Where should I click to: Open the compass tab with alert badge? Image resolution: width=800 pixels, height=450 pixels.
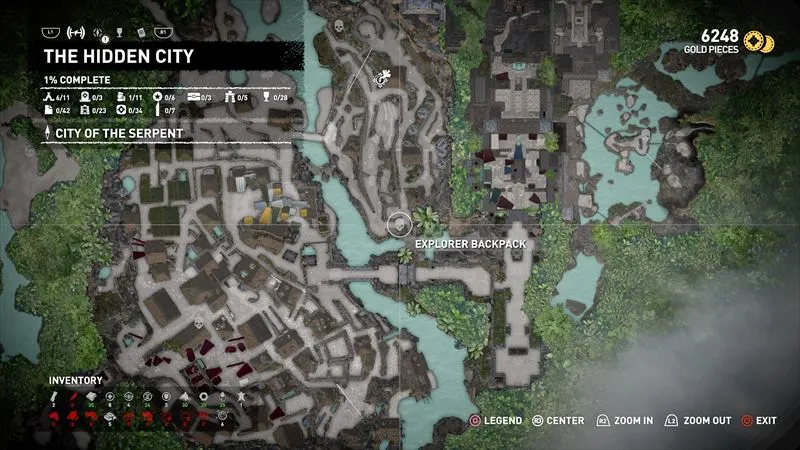97,32
